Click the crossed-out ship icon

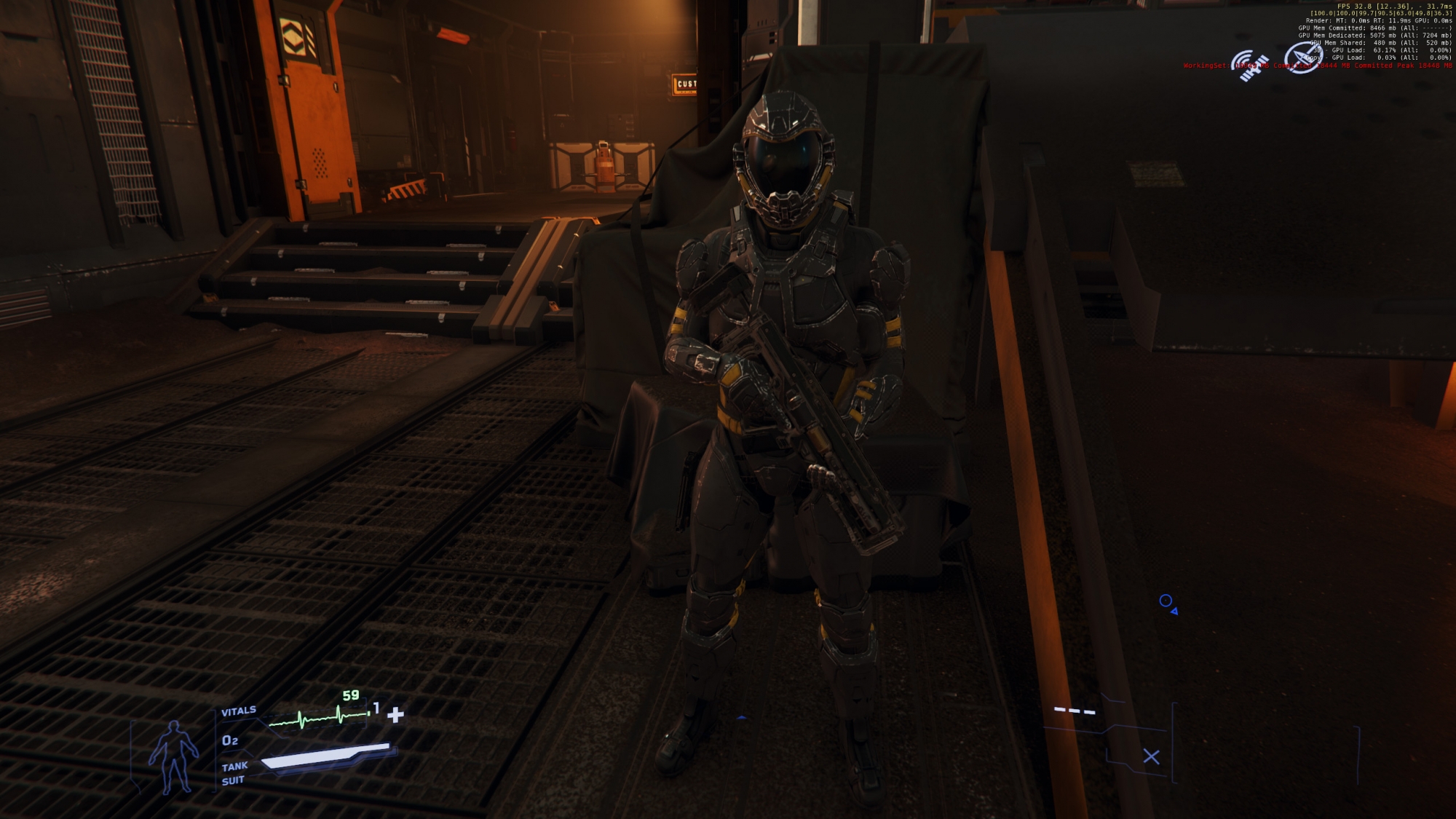[x=1302, y=58]
